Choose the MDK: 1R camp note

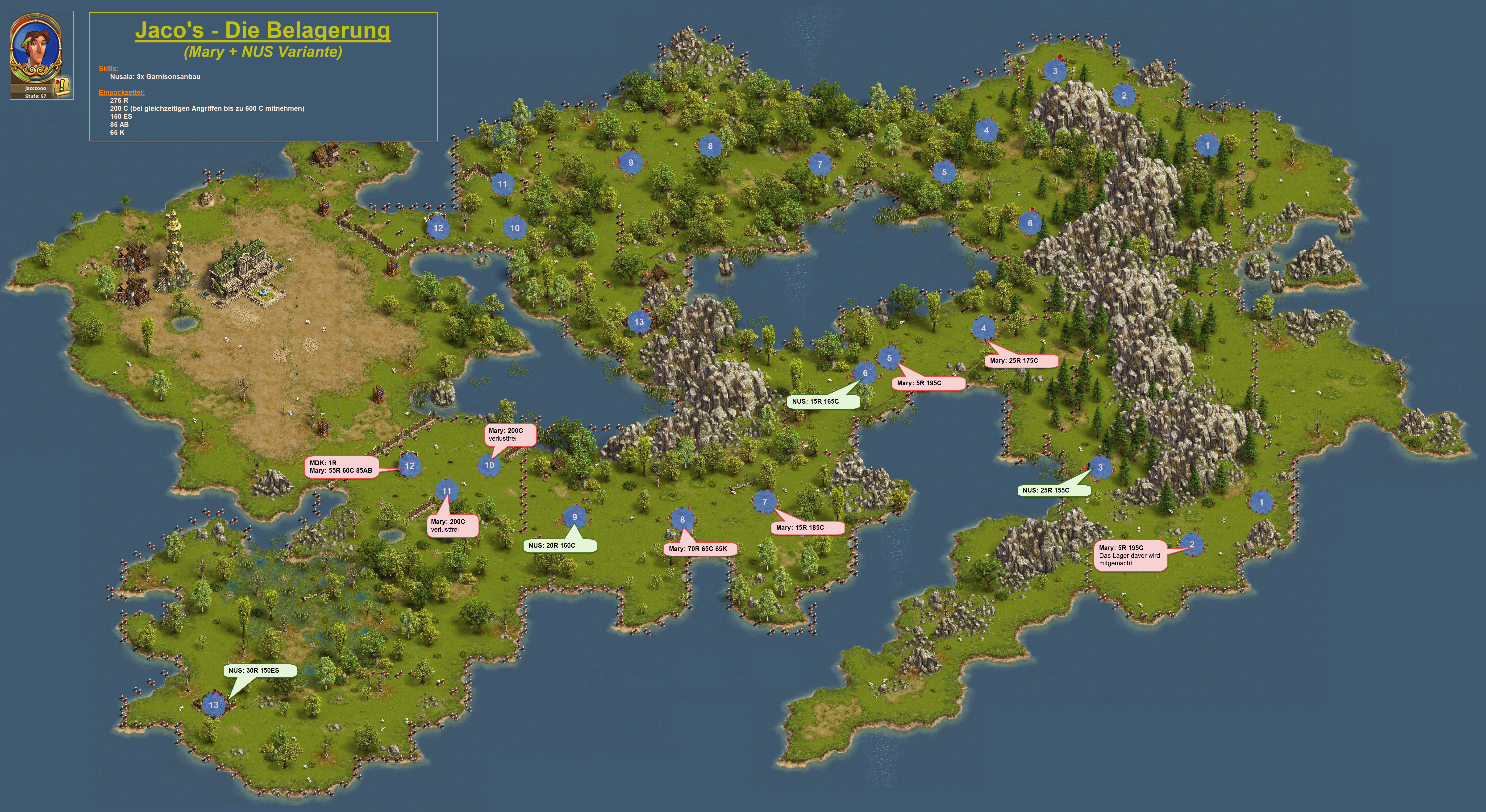[x=341, y=467]
